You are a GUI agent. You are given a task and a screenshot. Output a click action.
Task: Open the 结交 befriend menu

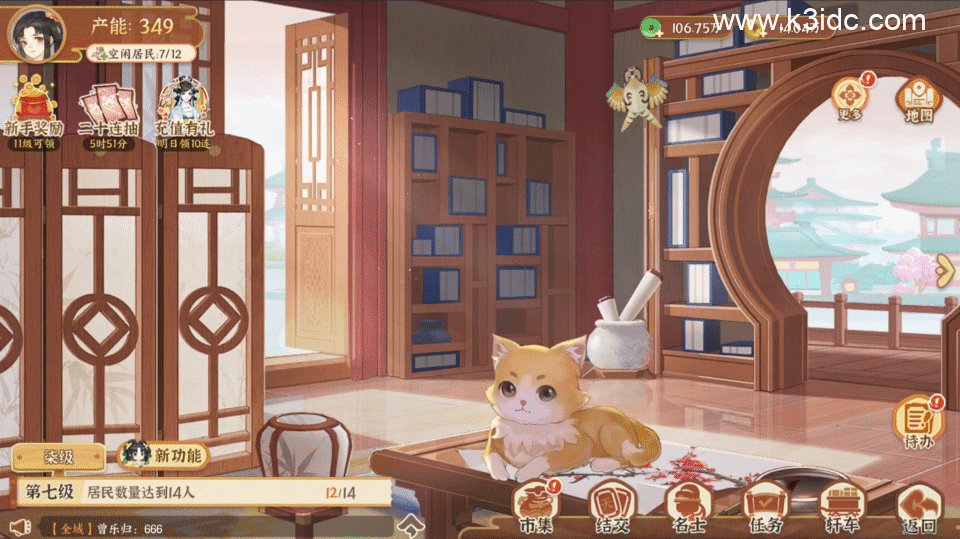pos(610,506)
